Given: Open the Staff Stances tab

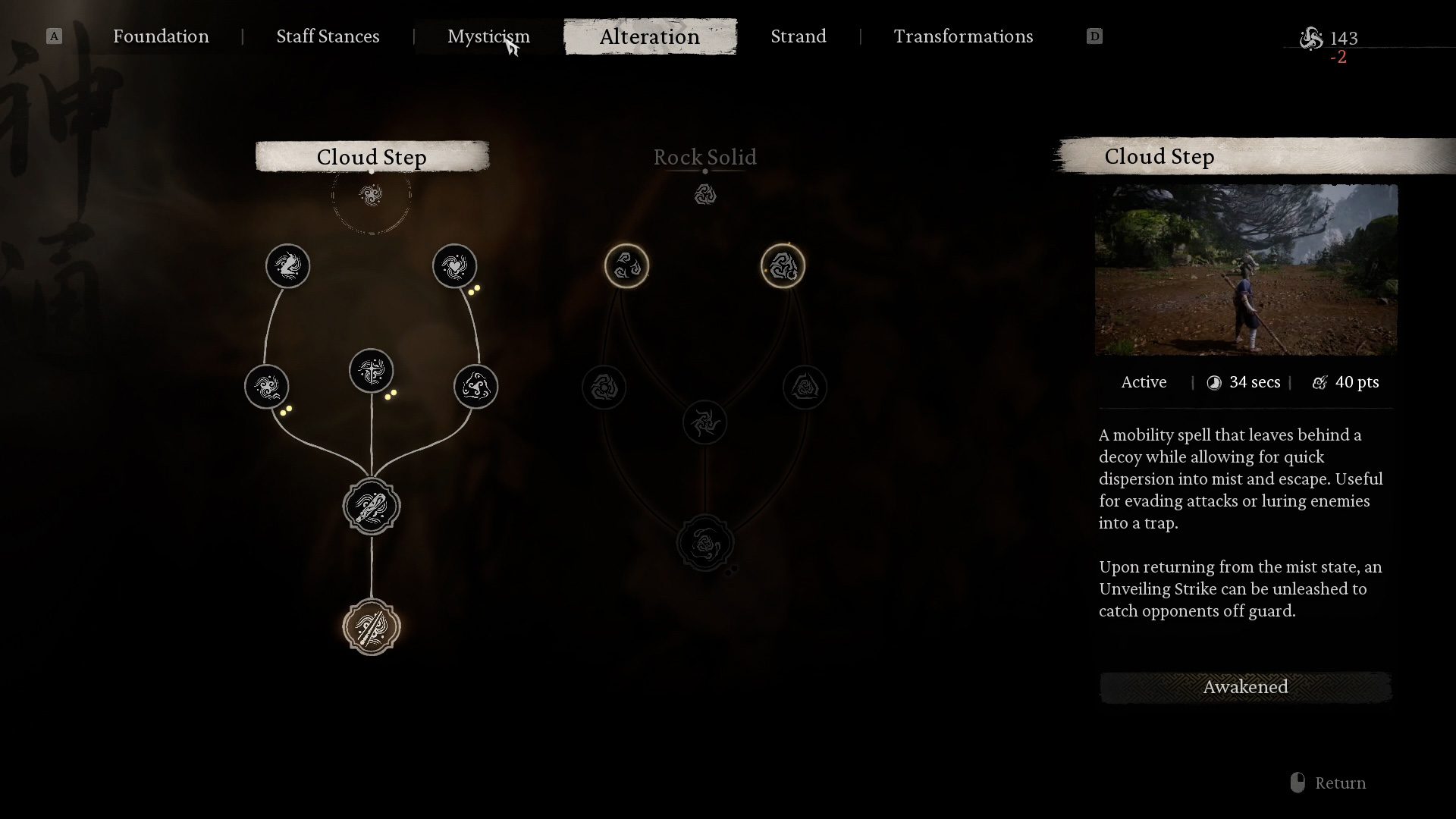Looking at the screenshot, I should (328, 36).
